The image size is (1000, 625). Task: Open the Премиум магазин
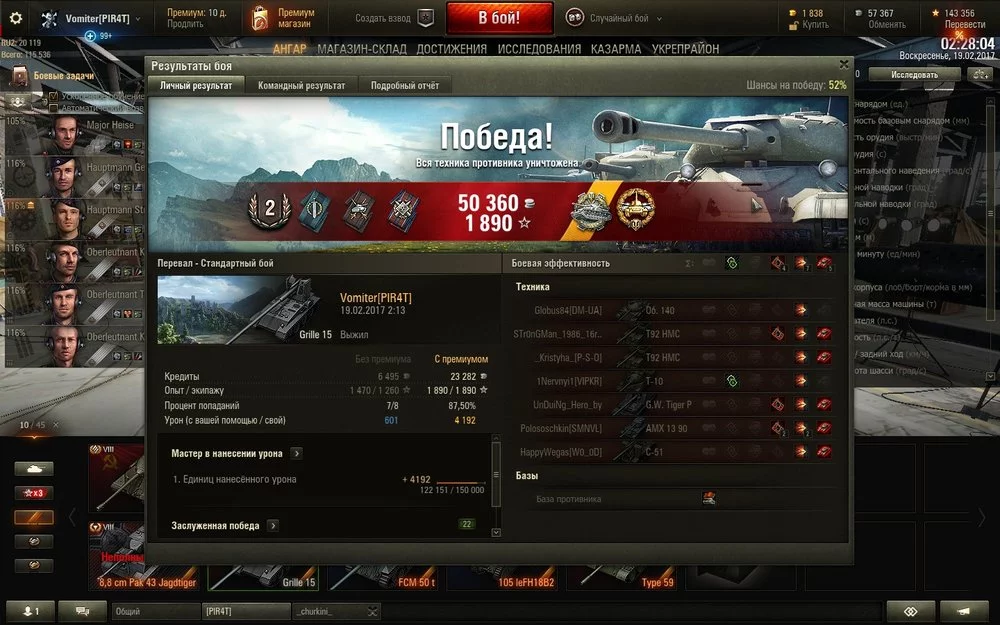pos(285,18)
